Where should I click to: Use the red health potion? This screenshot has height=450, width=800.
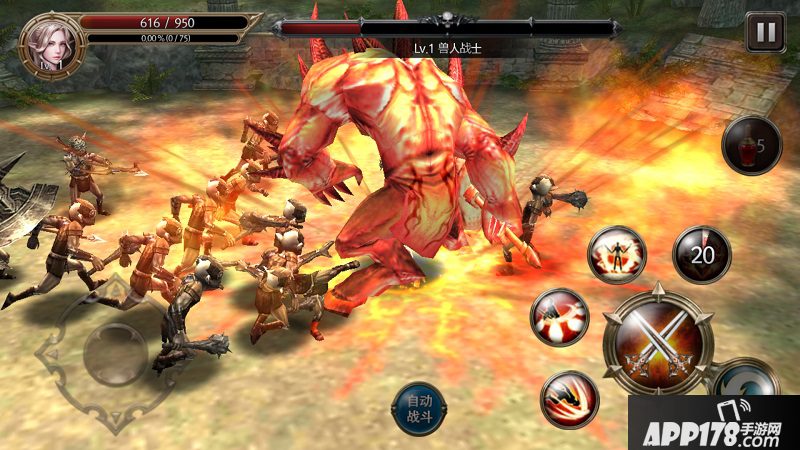pyautogui.click(x=751, y=146)
